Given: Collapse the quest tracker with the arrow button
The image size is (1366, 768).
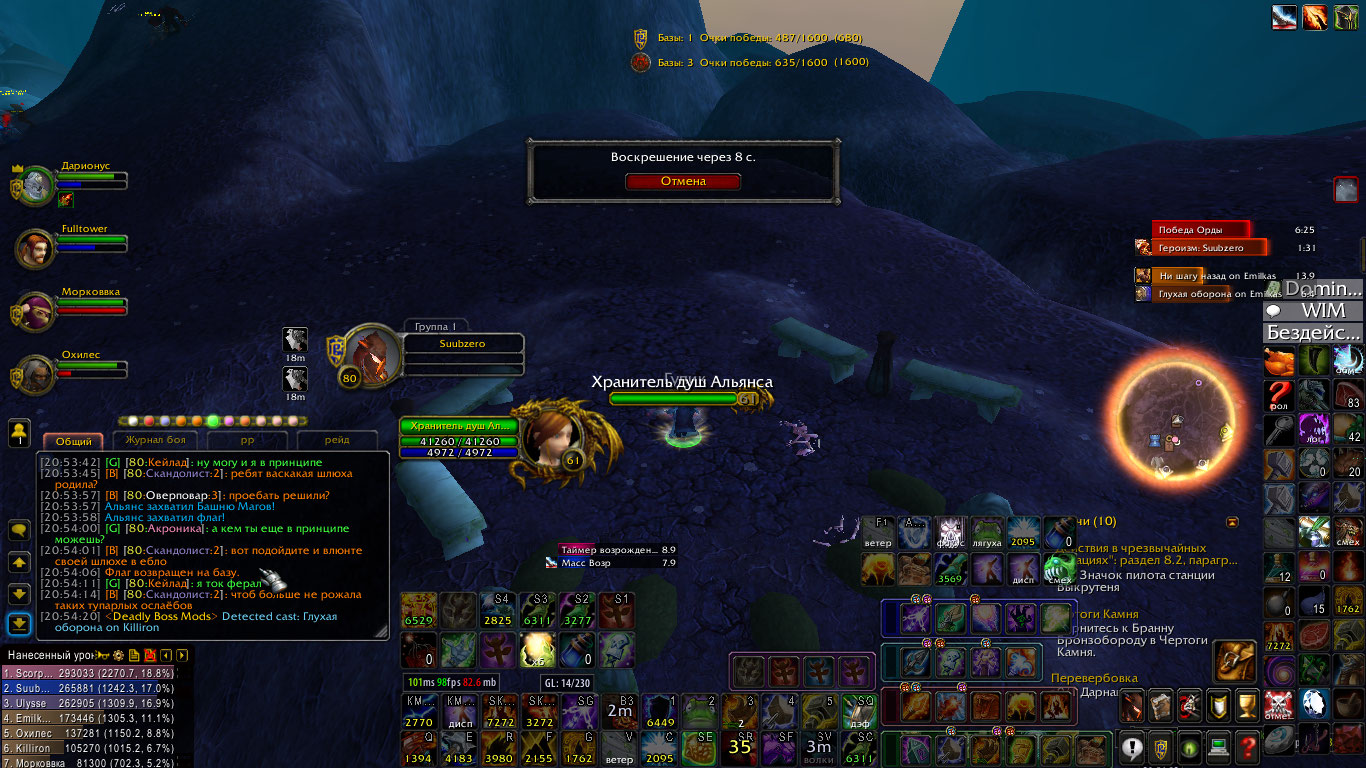Looking at the screenshot, I should point(1232,522).
